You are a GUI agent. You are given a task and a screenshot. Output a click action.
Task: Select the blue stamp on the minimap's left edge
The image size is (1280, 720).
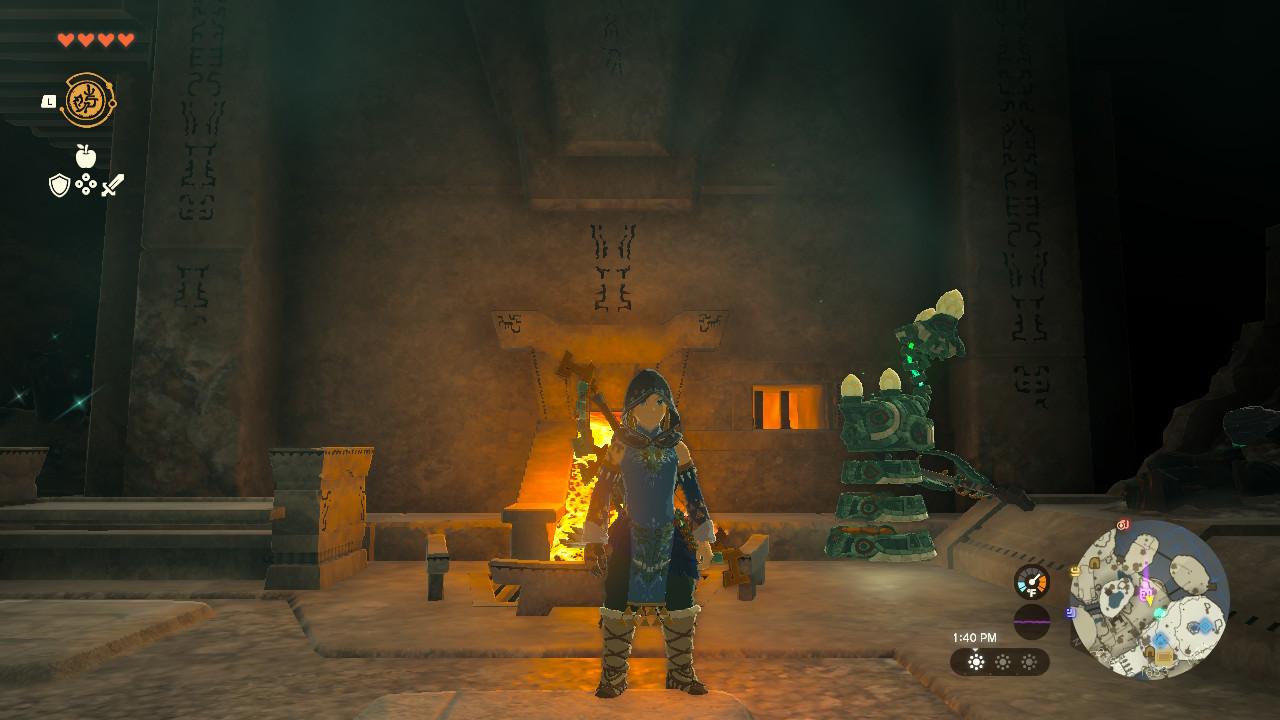(1071, 611)
